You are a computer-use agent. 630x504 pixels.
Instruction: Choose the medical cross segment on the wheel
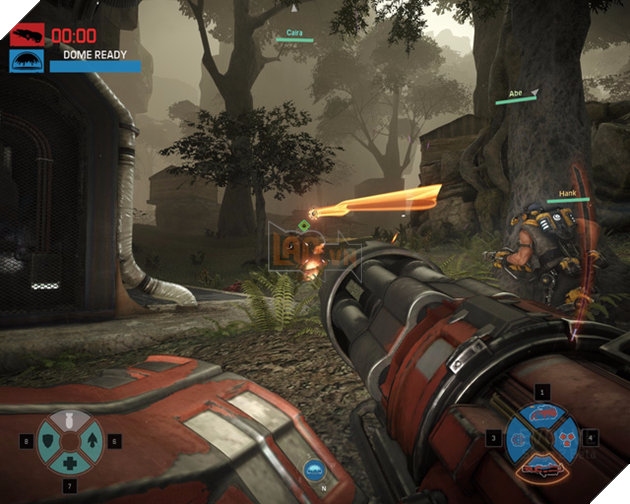[68, 461]
